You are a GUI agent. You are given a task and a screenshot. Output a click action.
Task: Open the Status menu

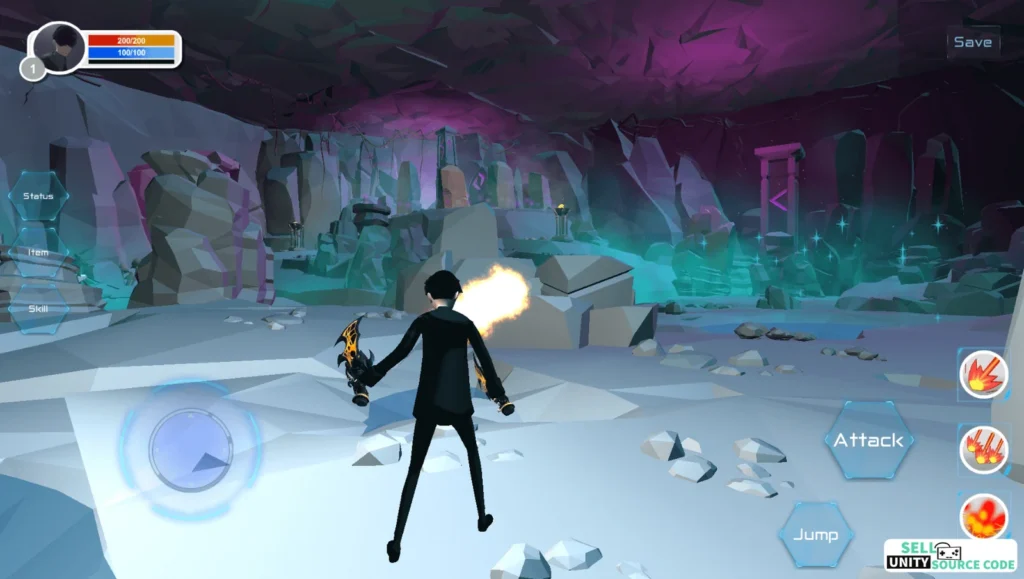coord(39,196)
